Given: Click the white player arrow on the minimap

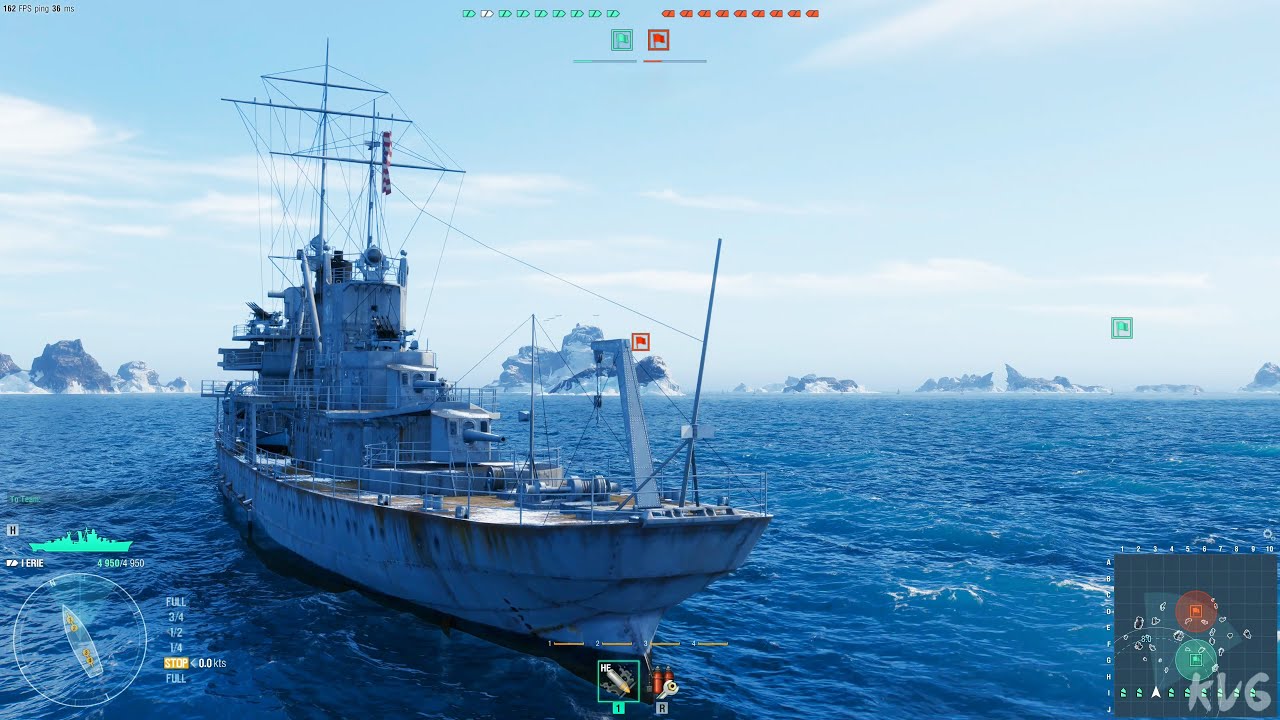Looking at the screenshot, I should pos(1156,691).
